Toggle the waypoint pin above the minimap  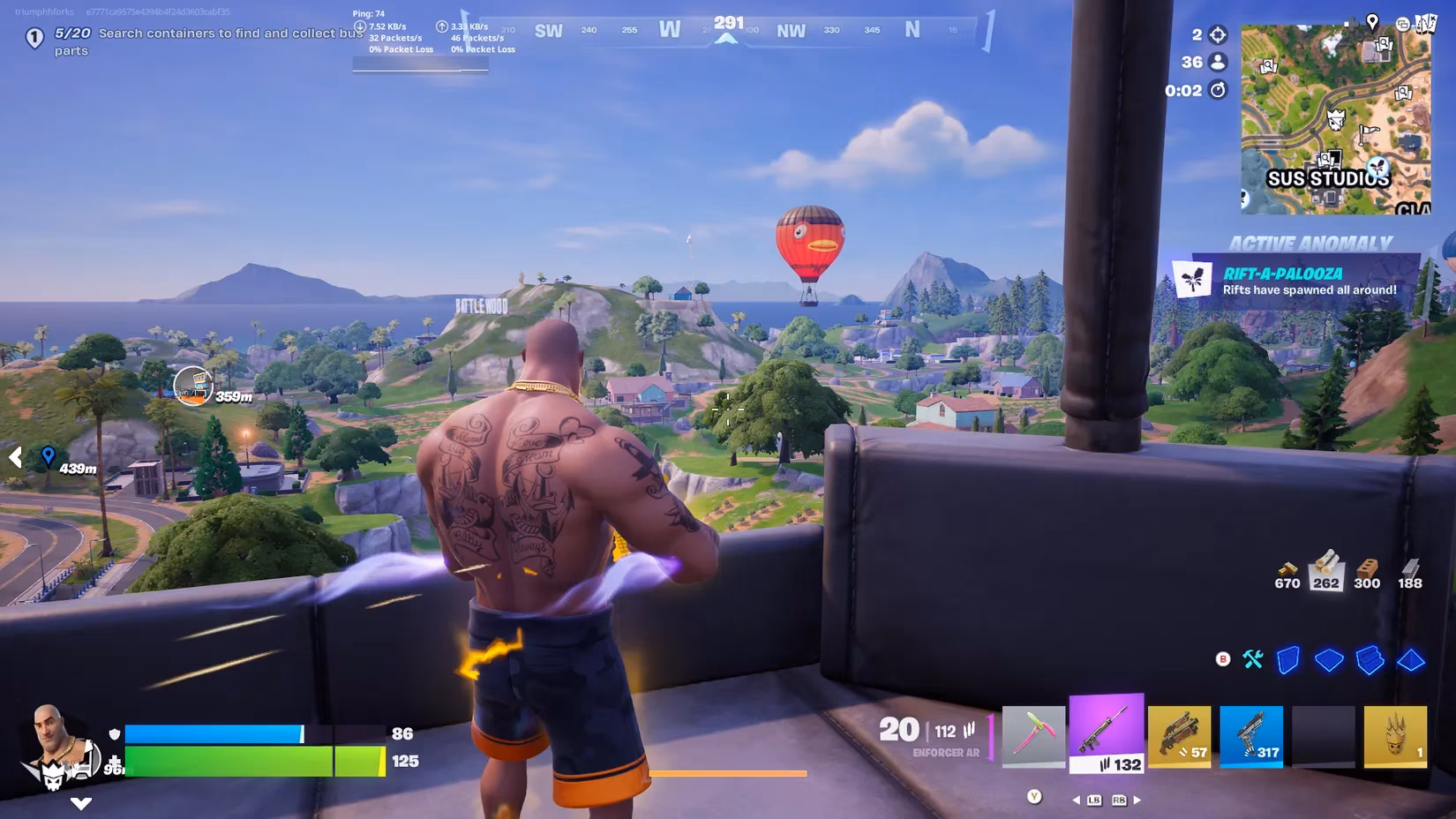1372,22
